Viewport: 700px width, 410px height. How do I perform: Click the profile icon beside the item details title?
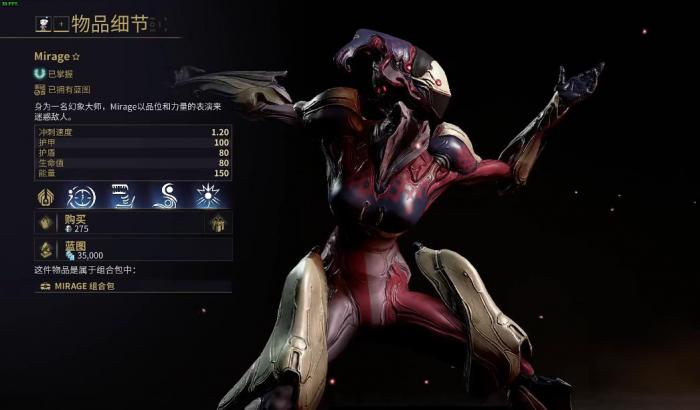click(44, 22)
